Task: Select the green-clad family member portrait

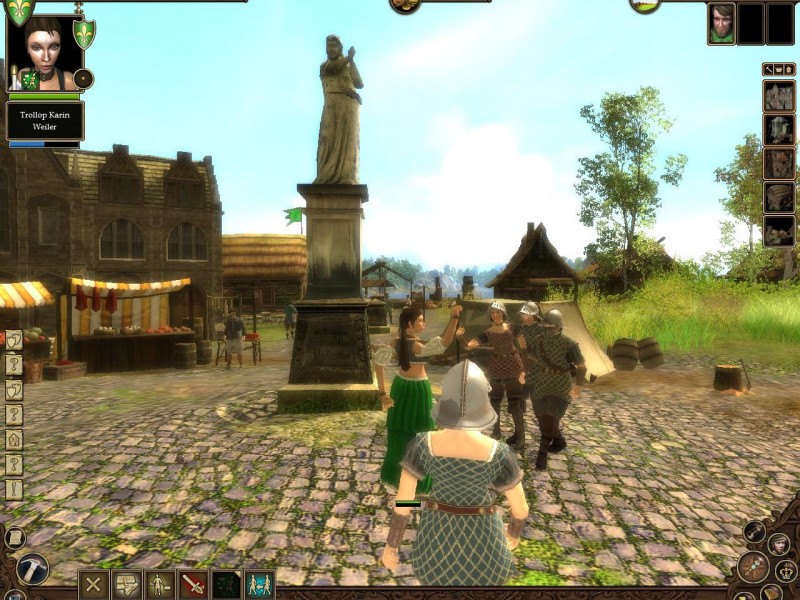Action: (x=721, y=24)
